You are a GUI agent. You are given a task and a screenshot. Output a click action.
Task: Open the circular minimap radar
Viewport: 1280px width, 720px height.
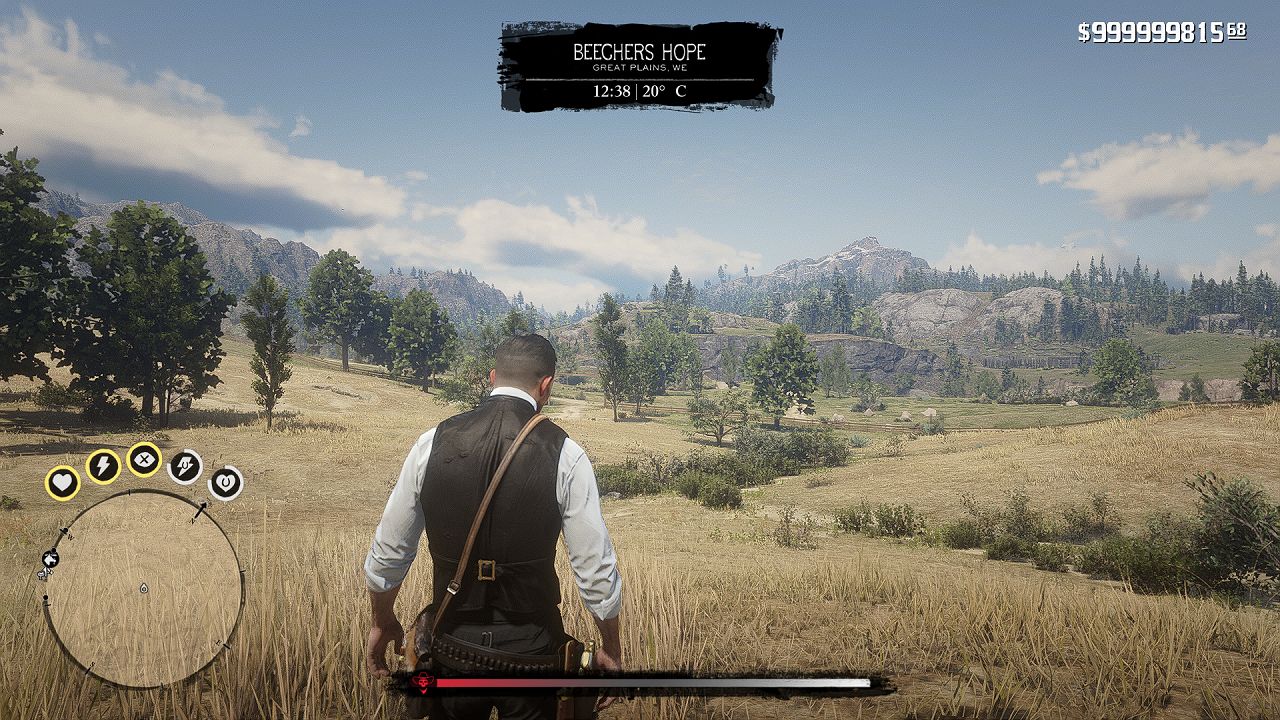143,588
